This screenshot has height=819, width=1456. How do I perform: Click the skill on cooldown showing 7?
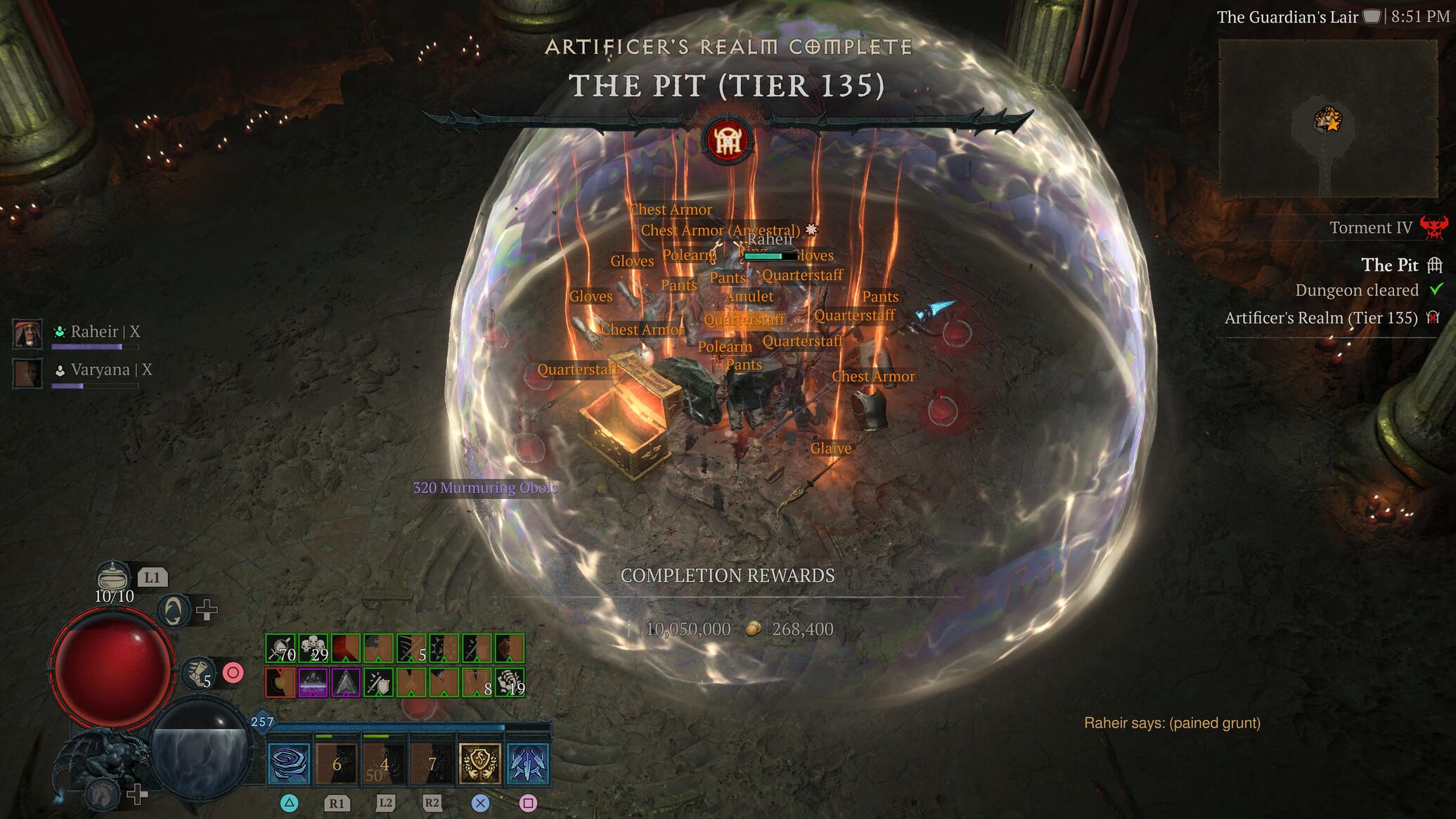[432, 763]
